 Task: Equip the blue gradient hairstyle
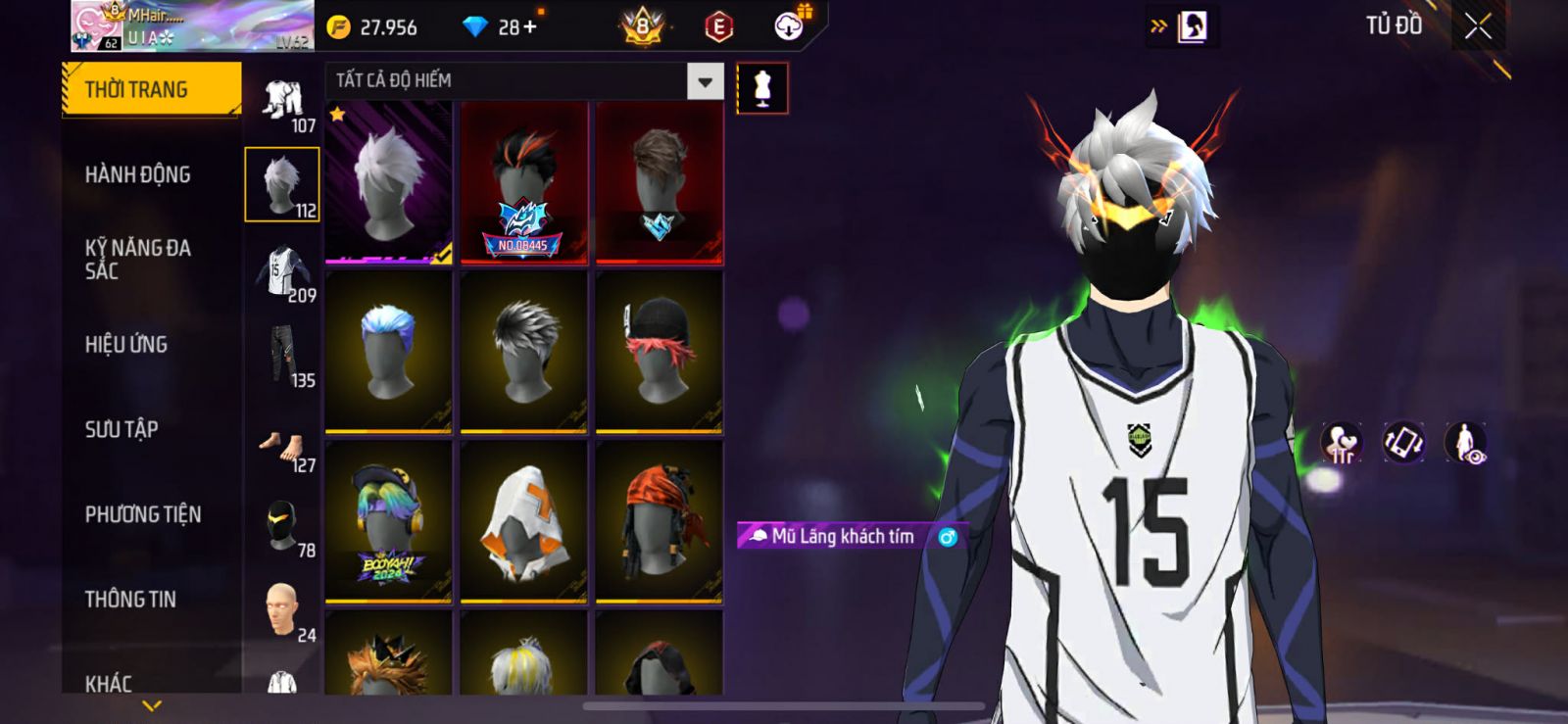pyautogui.click(x=389, y=351)
